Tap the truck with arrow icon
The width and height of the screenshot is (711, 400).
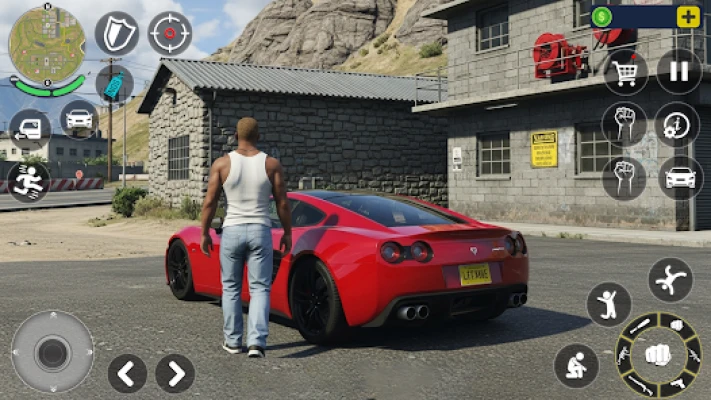[28, 128]
